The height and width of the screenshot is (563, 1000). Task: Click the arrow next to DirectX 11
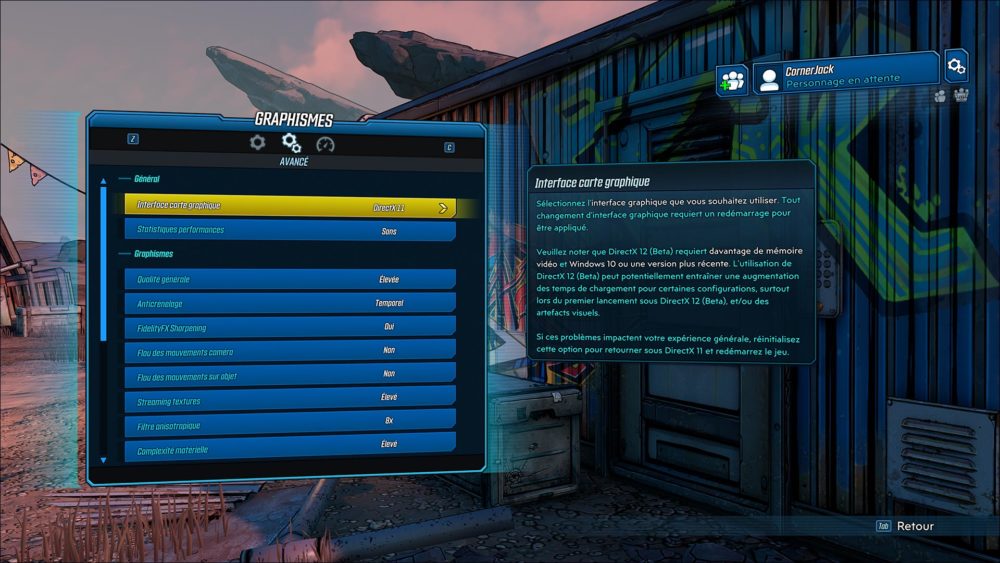pyautogui.click(x=443, y=208)
